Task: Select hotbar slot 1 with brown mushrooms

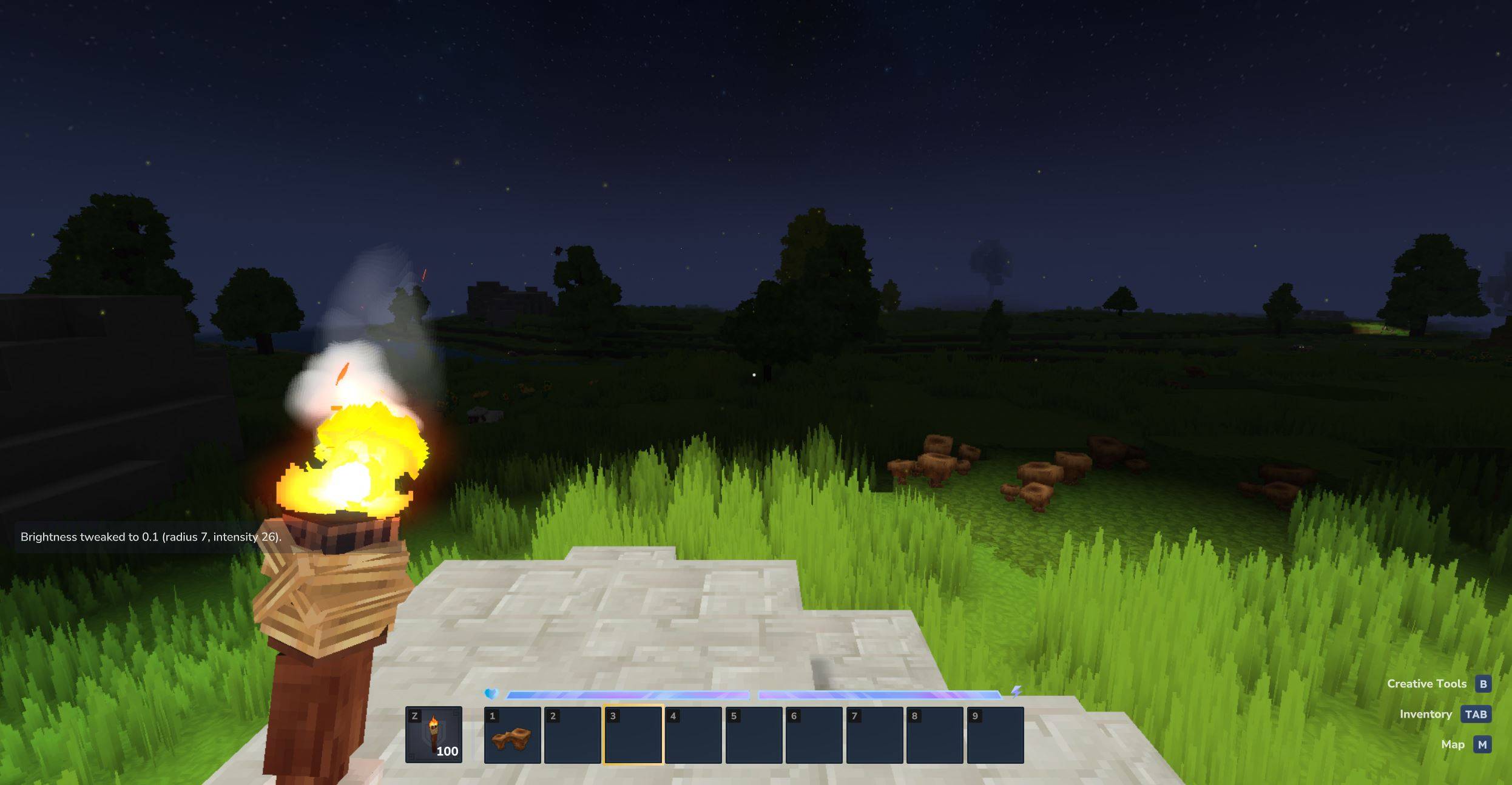Action: coord(512,735)
